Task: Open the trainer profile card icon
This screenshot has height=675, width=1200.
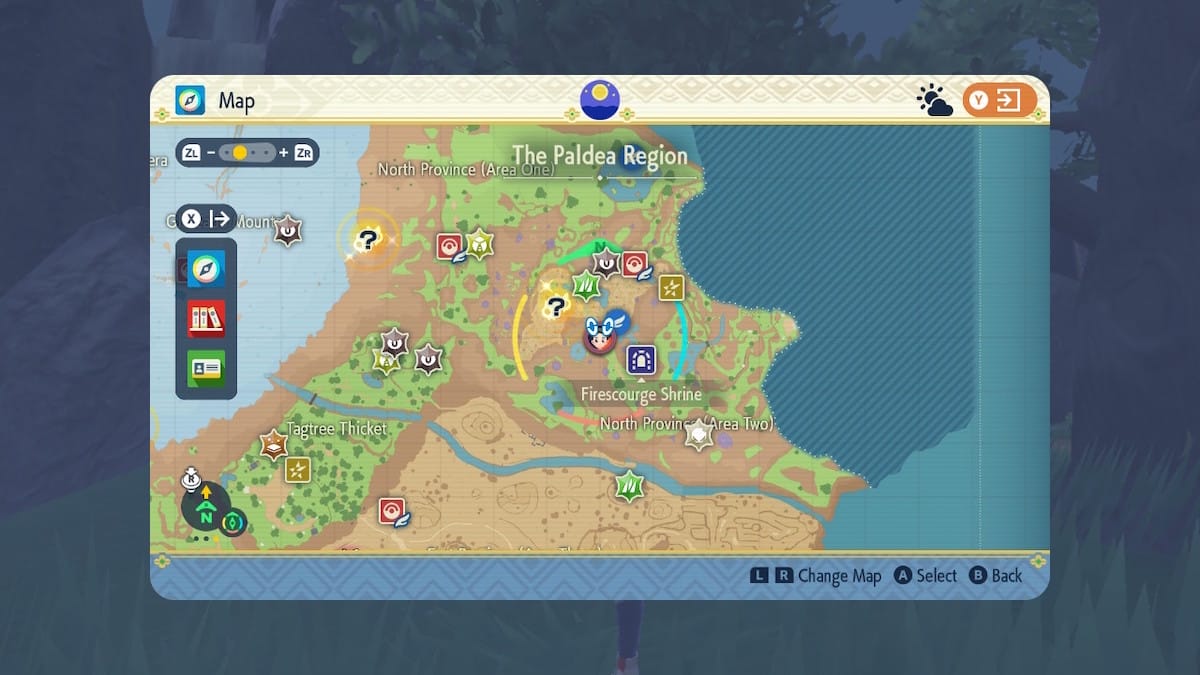Action: 206,369
